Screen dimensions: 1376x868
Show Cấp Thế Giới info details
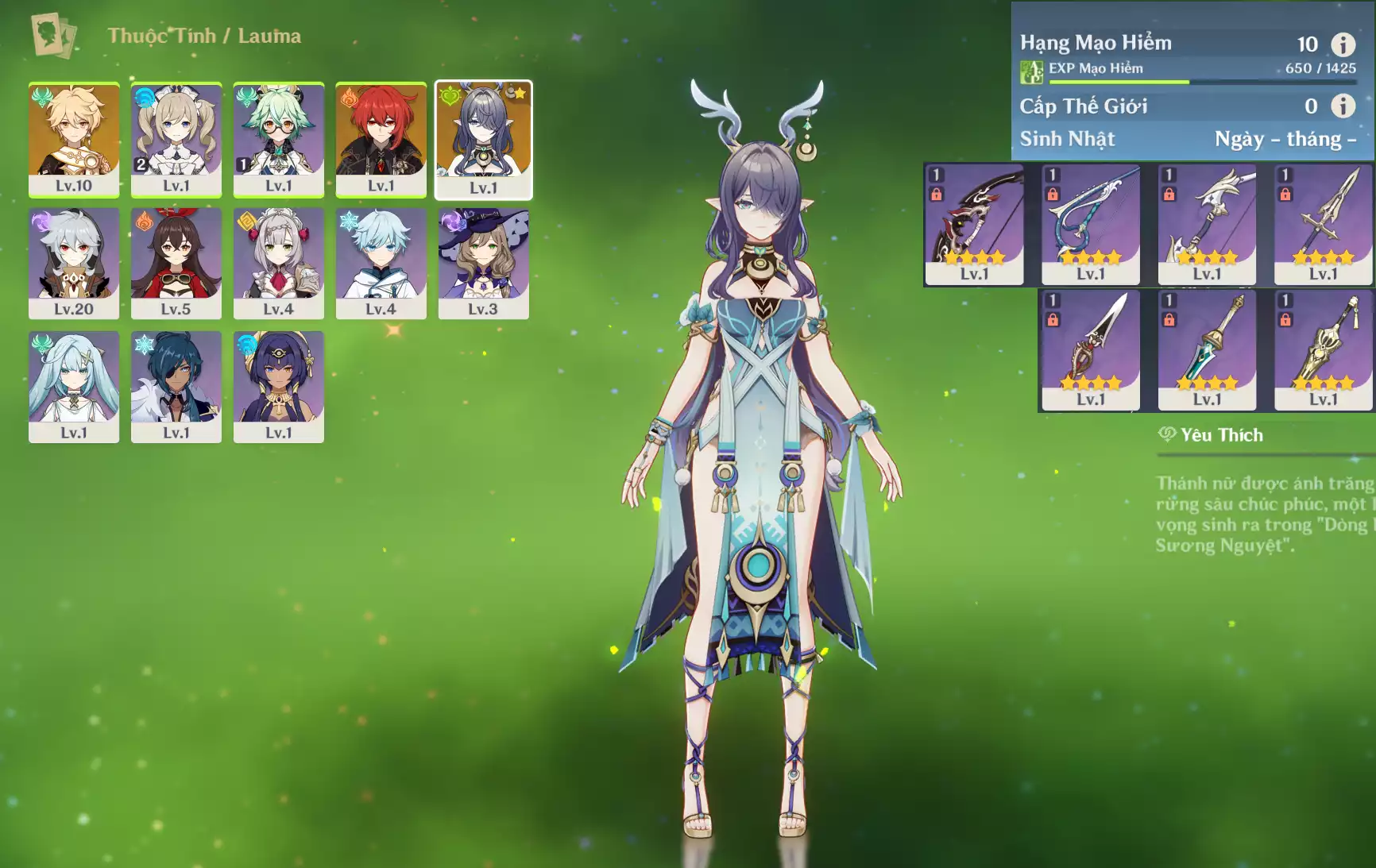click(x=1343, y=106)
